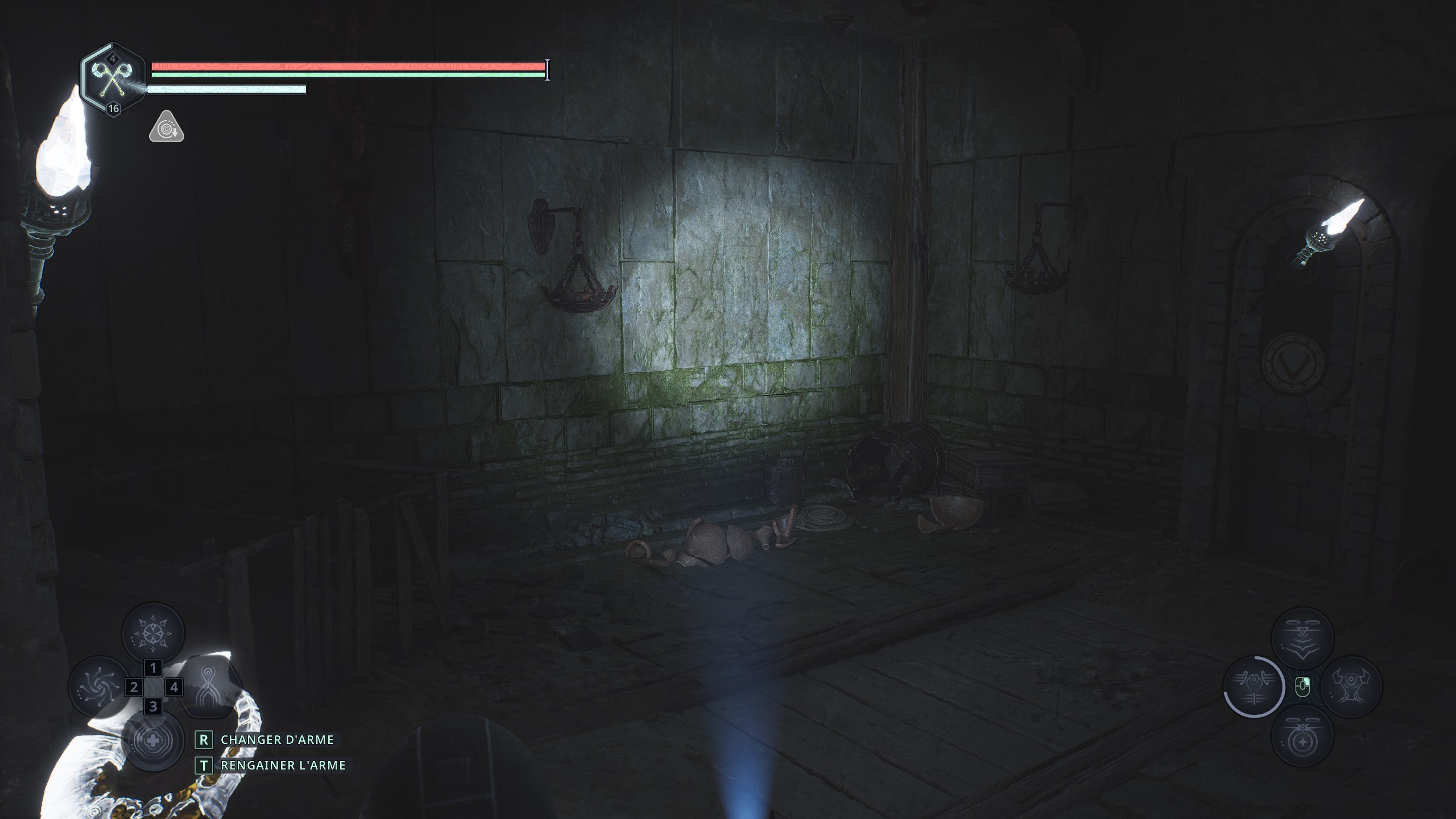Image resolution: width=1456 pixels, height=819 pixels.
Task: Select the owl-faced rune in the top-right ability cluster
Action: (x=1301, y=637)
